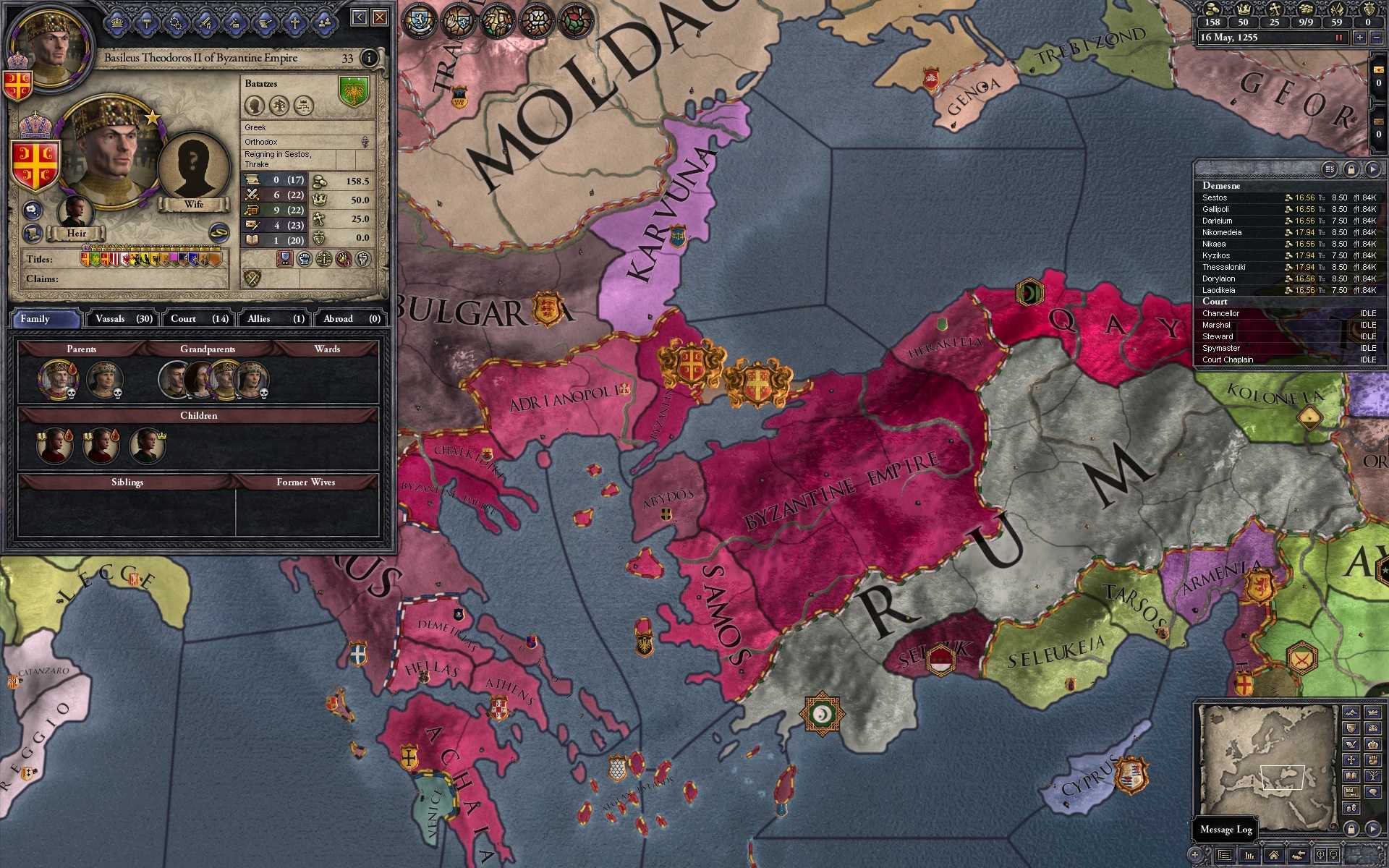Switch to religion map mode (cross icon)

pyautogui.click(x=1351, y=759)
